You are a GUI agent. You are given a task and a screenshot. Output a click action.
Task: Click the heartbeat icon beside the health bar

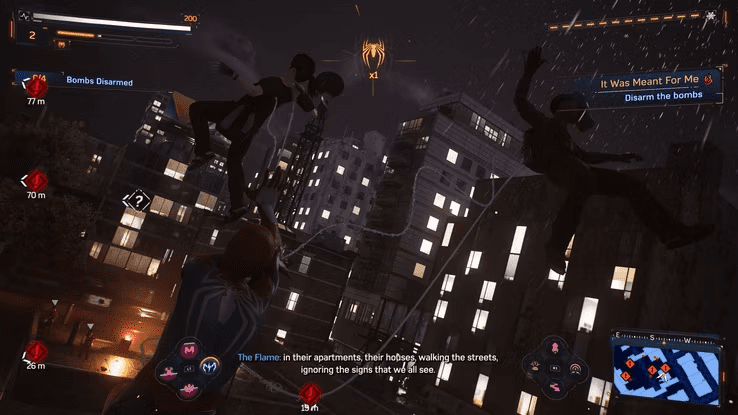pyautogui.click(x=24, y=16)
